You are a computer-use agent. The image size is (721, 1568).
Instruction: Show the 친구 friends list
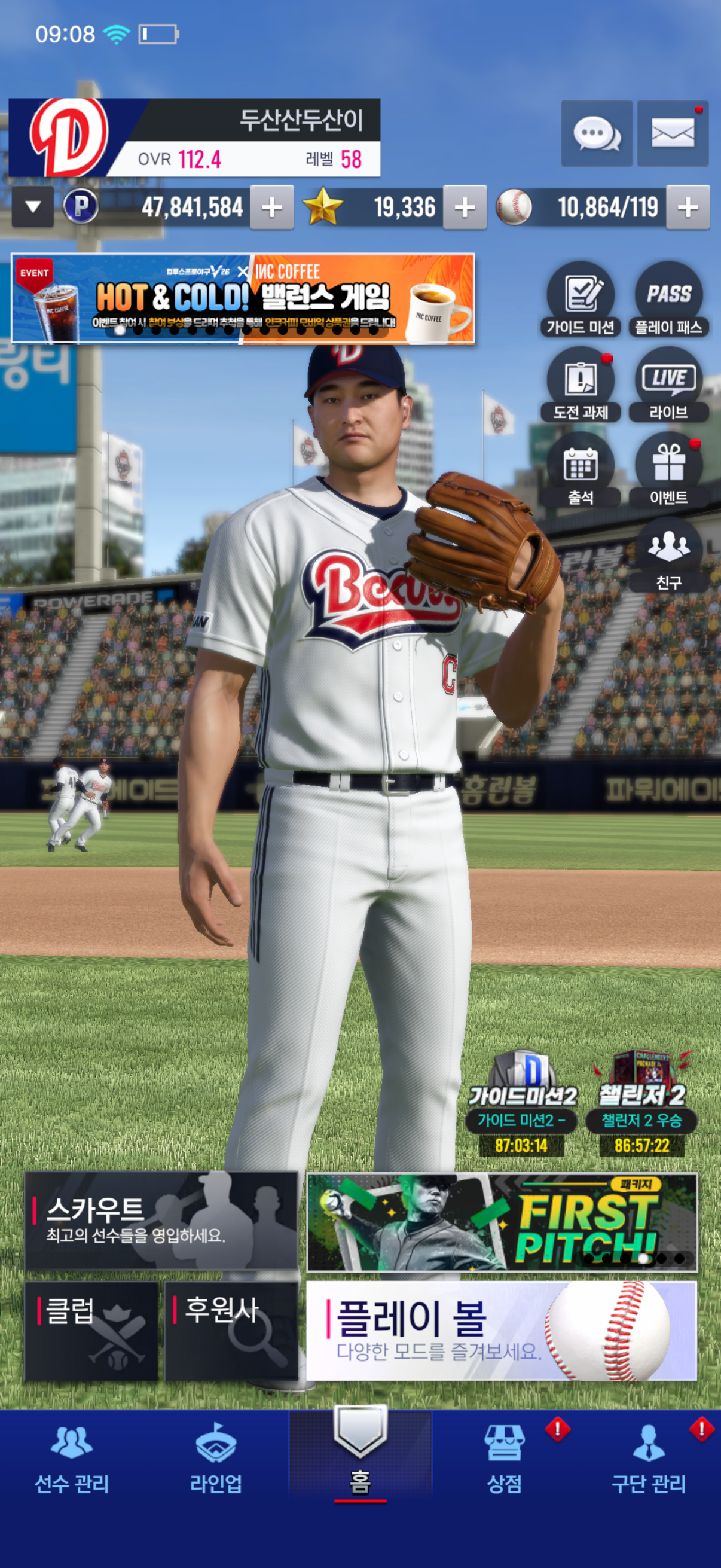[x=668, y=555]
